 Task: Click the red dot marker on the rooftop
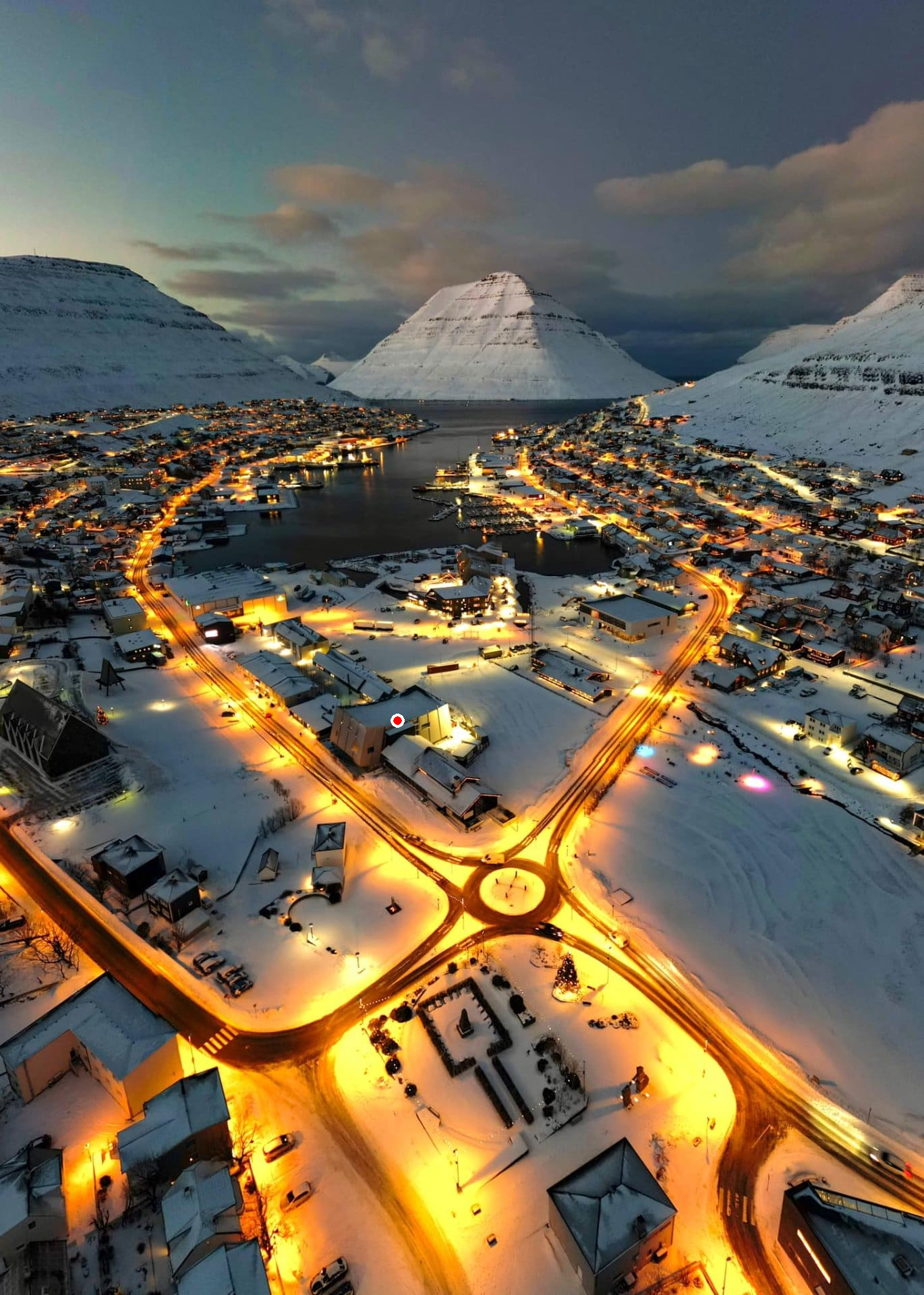(397, 721)
